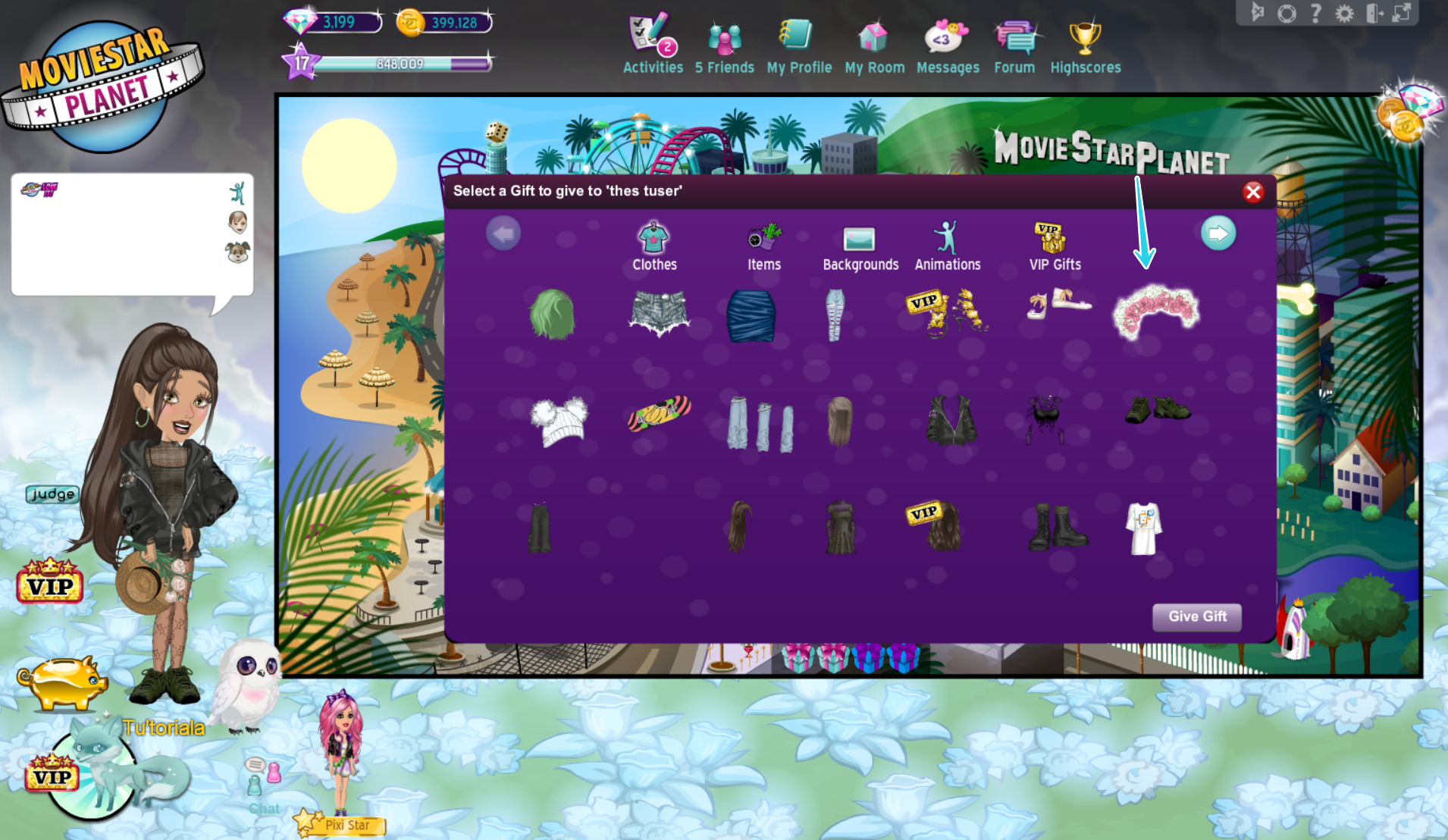Screen dimensions: 1448x840
Task: Switch to the Items tab
Action: coord(763,243)
